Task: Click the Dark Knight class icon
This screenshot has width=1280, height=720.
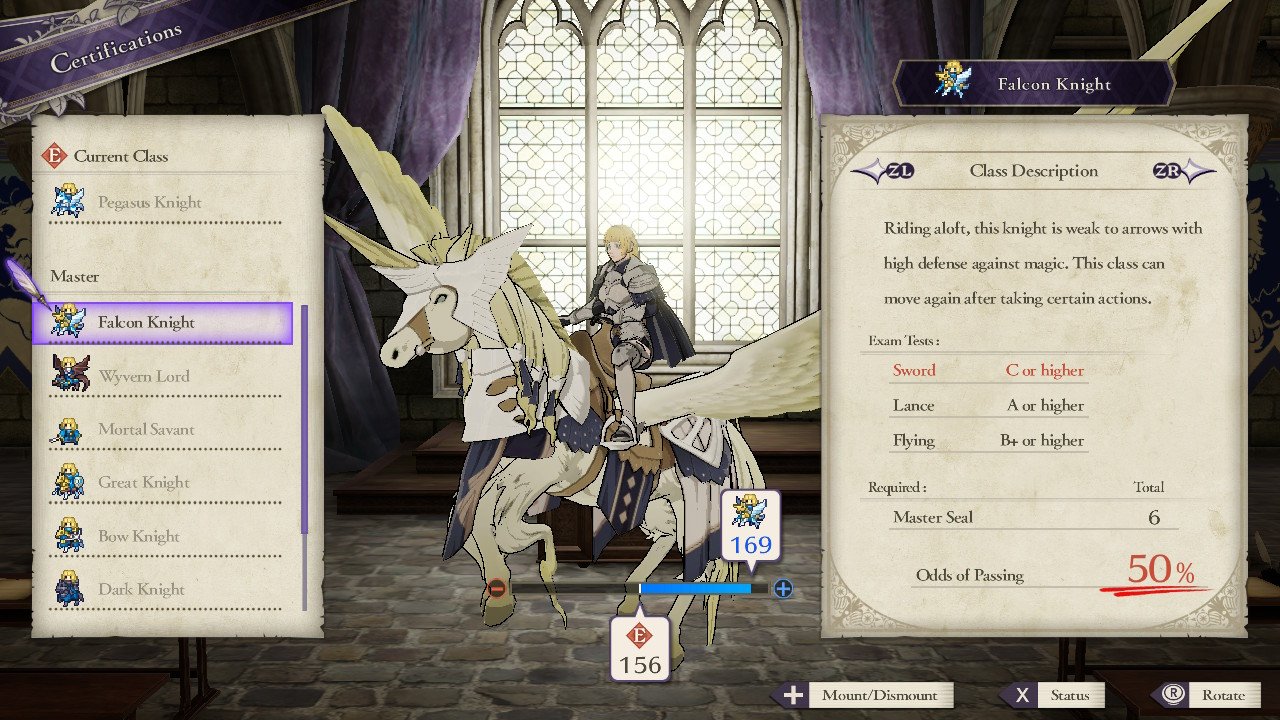Action: click(x=69, y=588)
